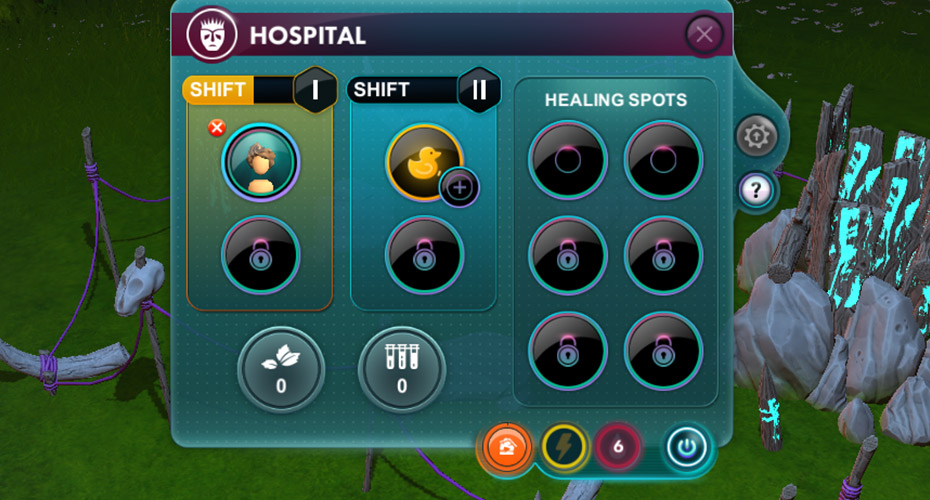Viewport: 930px width, 500px height.
Task: Add a worker with the plus button
Action: tap(460, 187)
